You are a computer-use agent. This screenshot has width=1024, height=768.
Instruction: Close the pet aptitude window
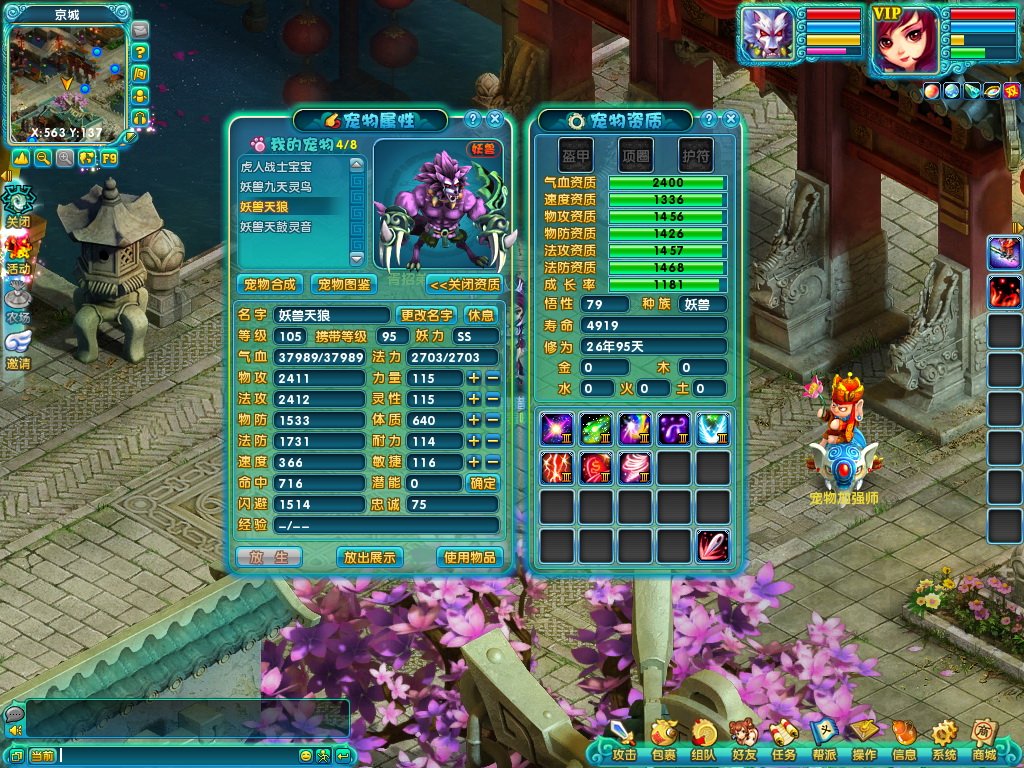pos(731,119)
